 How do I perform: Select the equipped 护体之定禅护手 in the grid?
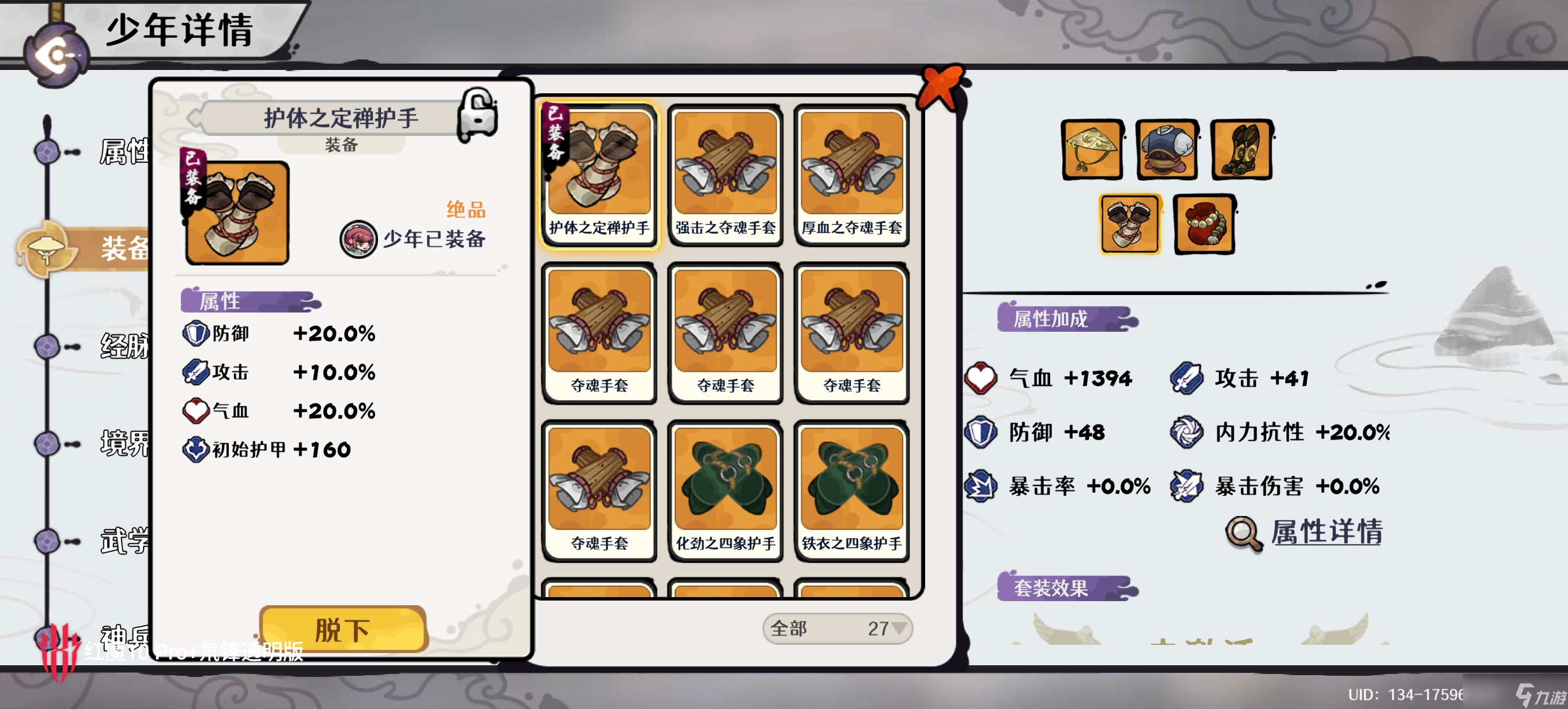pyautogui.click(x=599, y=174)
